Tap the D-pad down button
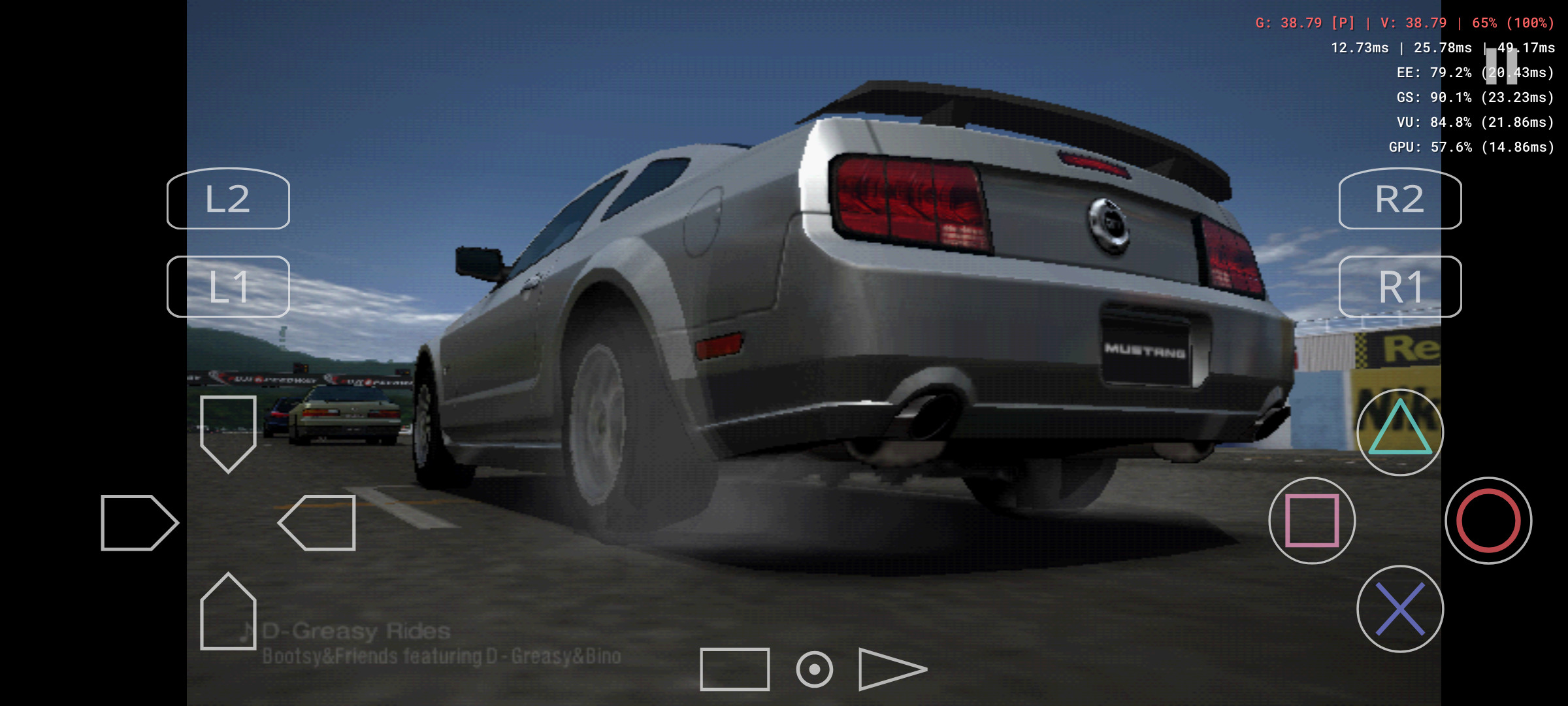This screenshot has width=1568, height=706. click(228, 612)
